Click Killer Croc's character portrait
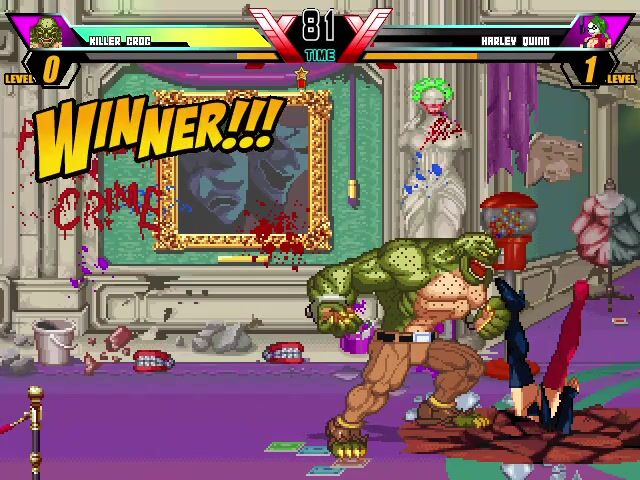 [44, 33]
